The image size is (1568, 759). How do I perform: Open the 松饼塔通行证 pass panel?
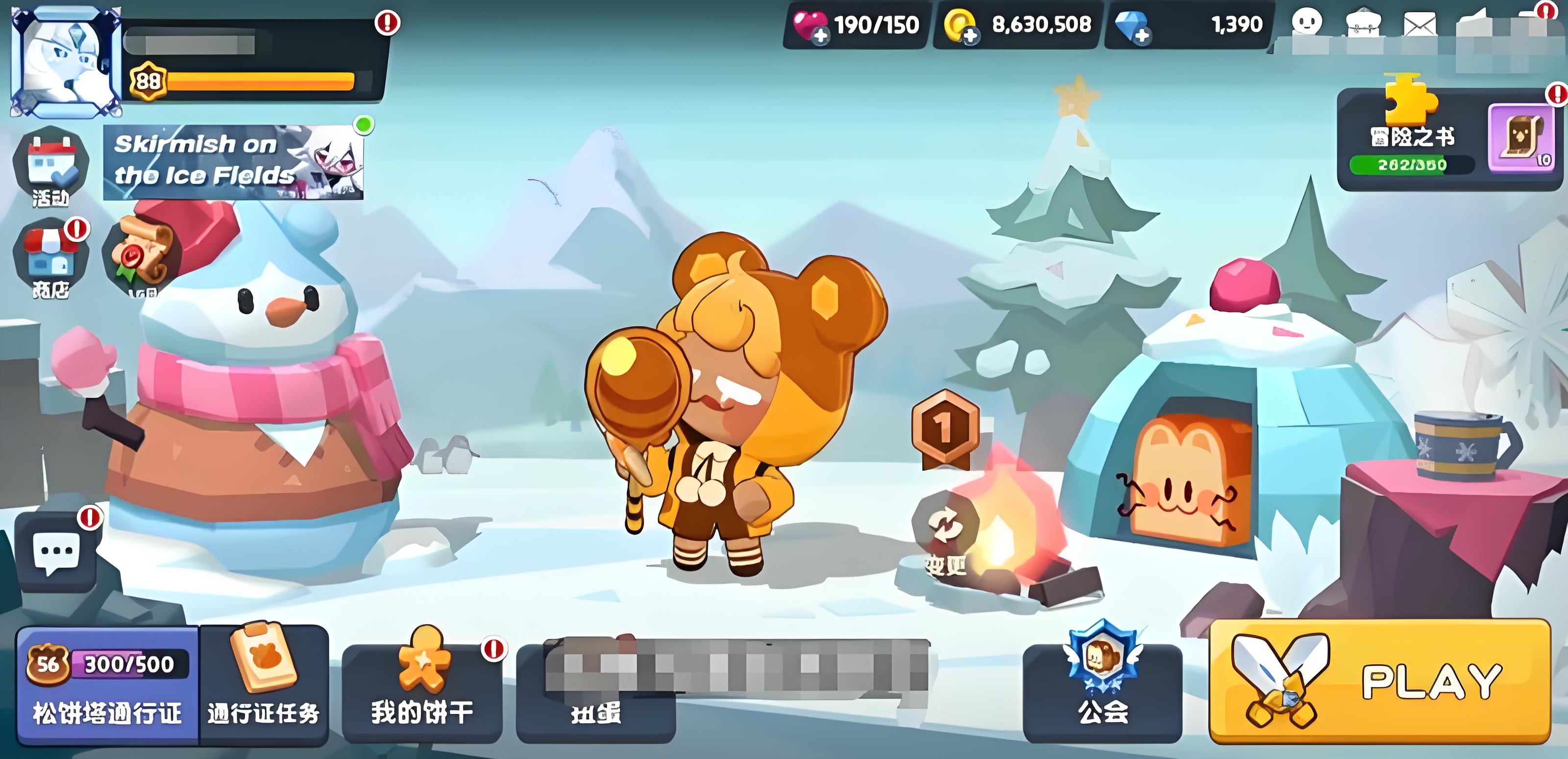point(107,685)
